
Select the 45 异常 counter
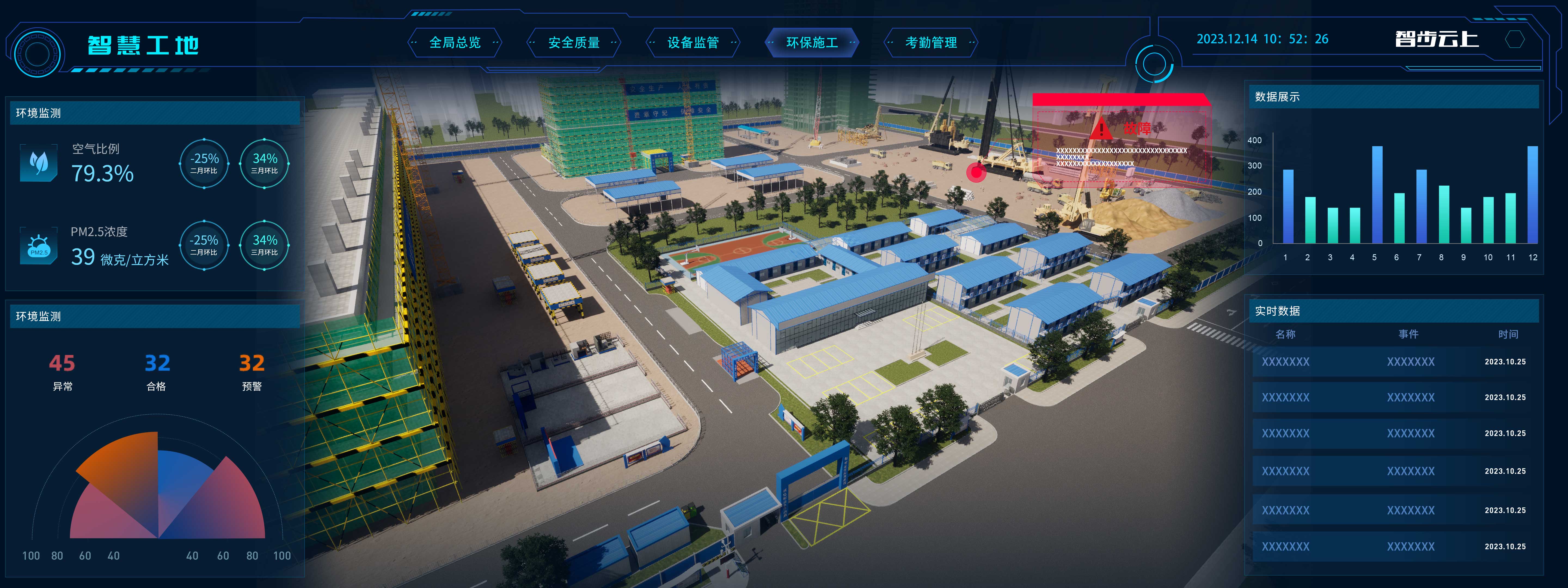click(62, 371)
